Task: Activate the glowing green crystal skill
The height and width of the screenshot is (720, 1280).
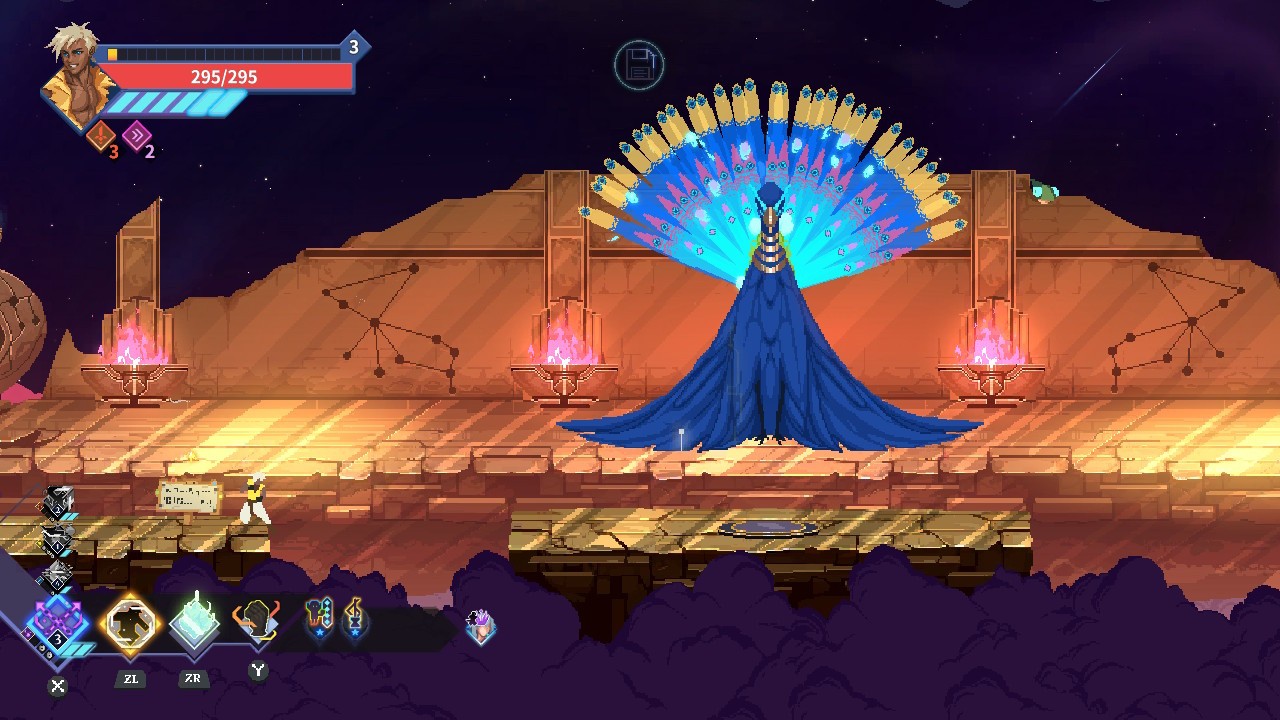Action: (194, 622)
